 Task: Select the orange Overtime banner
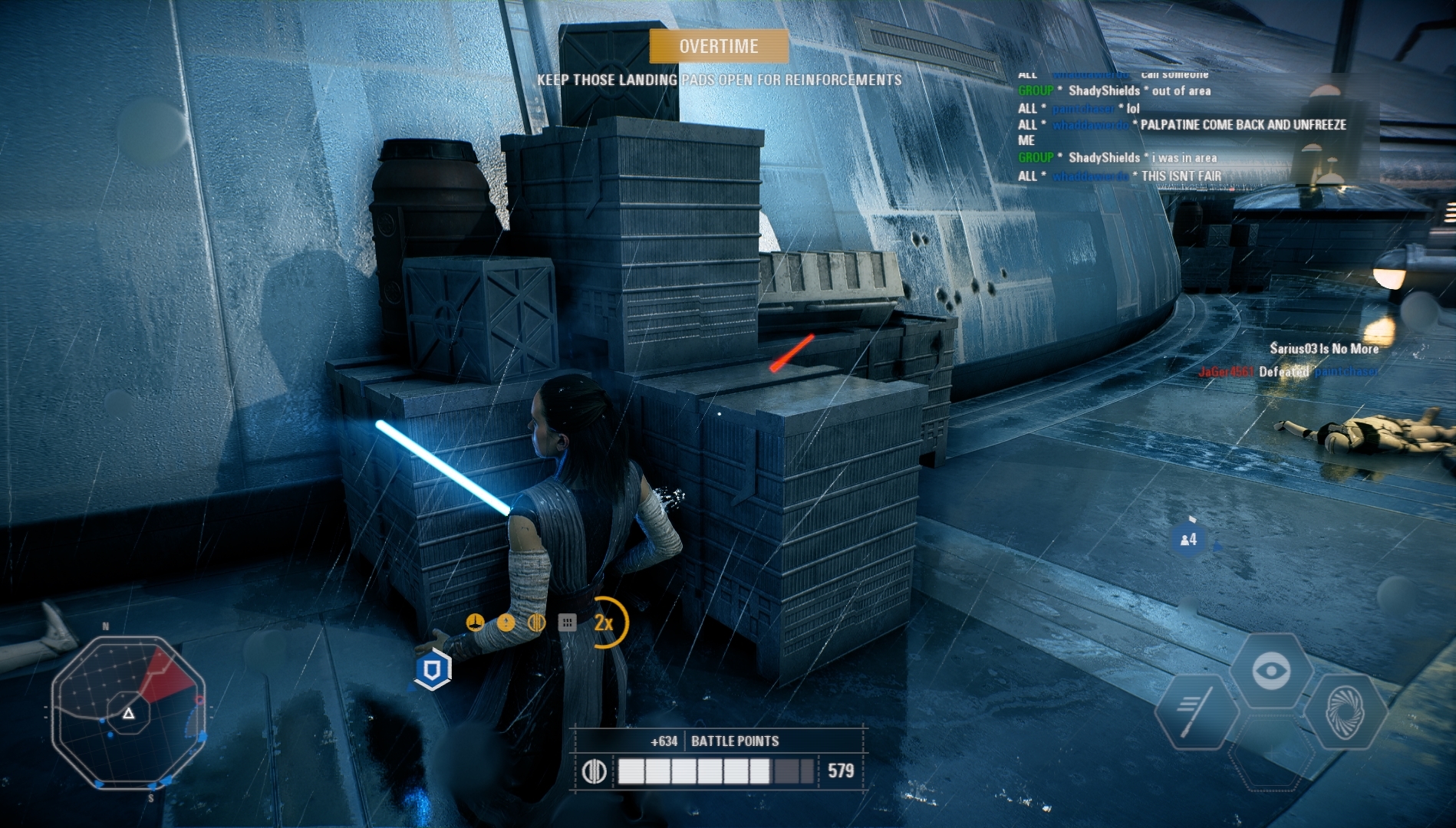(x=719, y=47)
